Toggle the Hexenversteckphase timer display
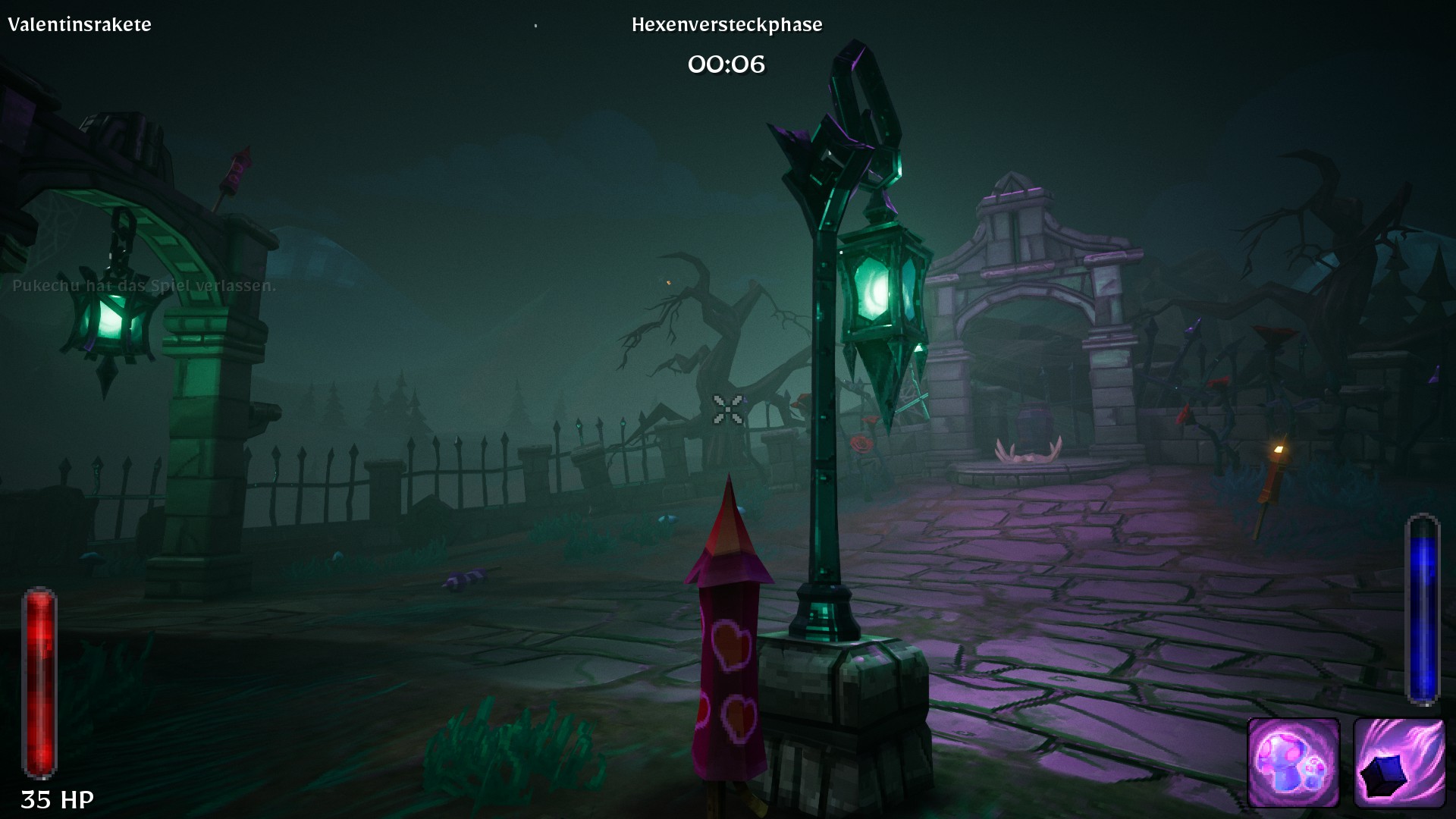1456x819 pixels. click(x=726, y=64)
